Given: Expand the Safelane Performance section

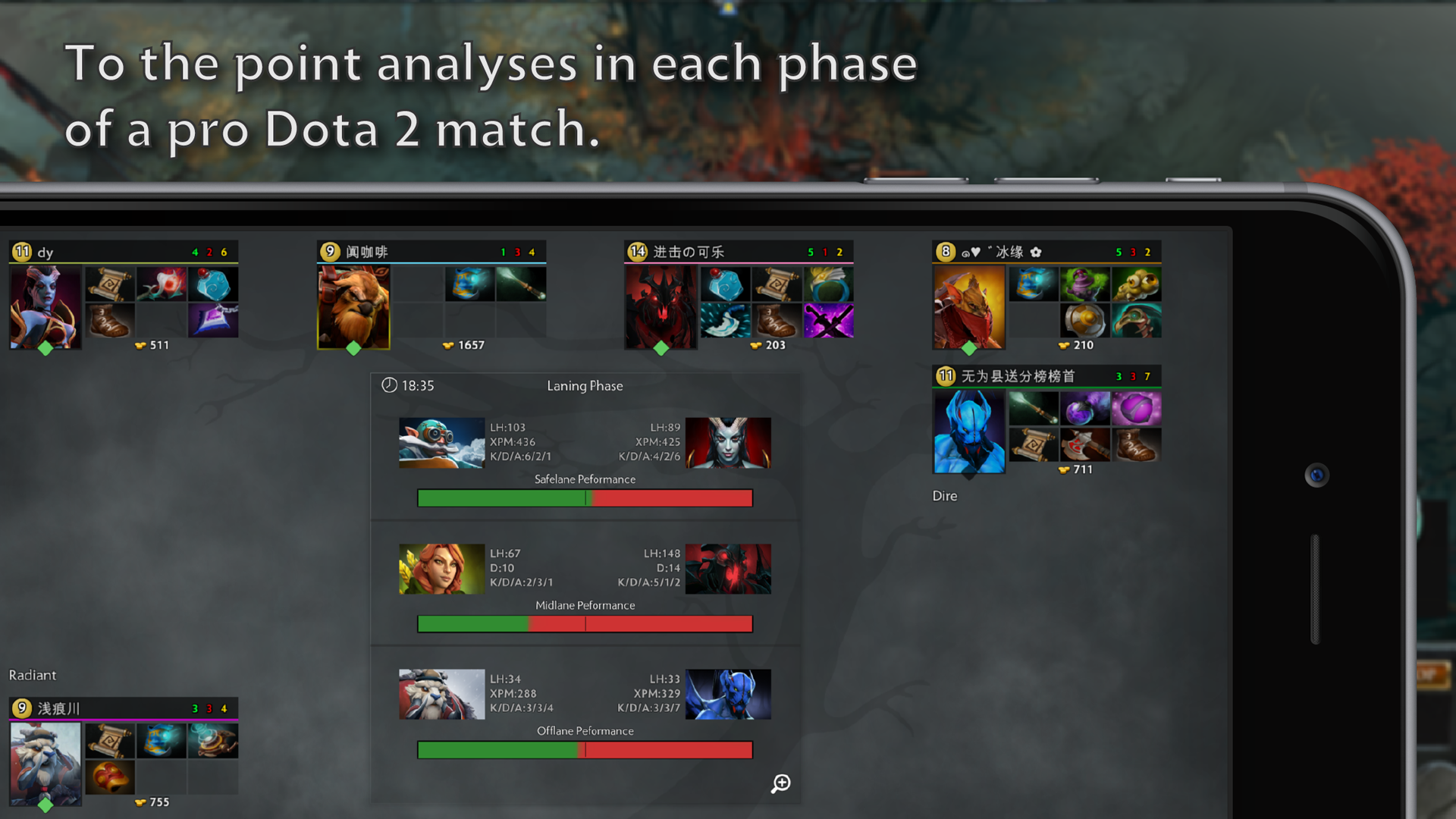Looking at the screenshot, I should [585, 479].
